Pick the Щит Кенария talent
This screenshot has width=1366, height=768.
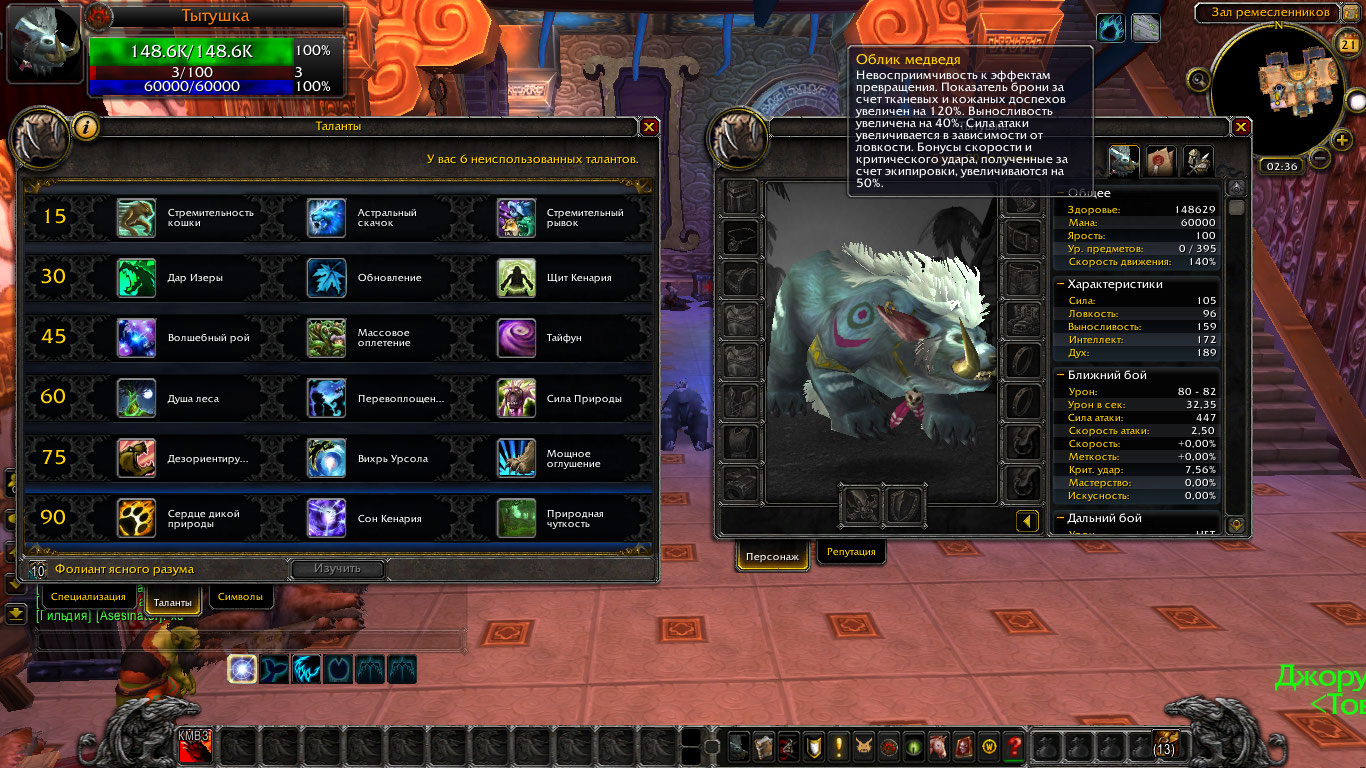pos(516,278)
